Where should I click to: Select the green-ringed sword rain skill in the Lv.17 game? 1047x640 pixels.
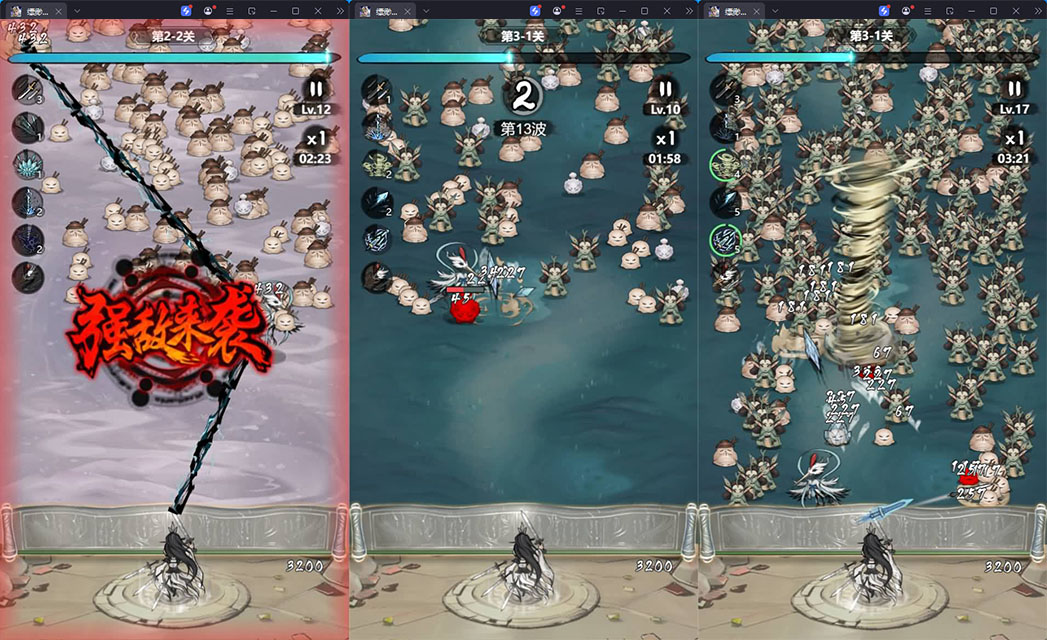pyautogui.click(x=724, y=240)
